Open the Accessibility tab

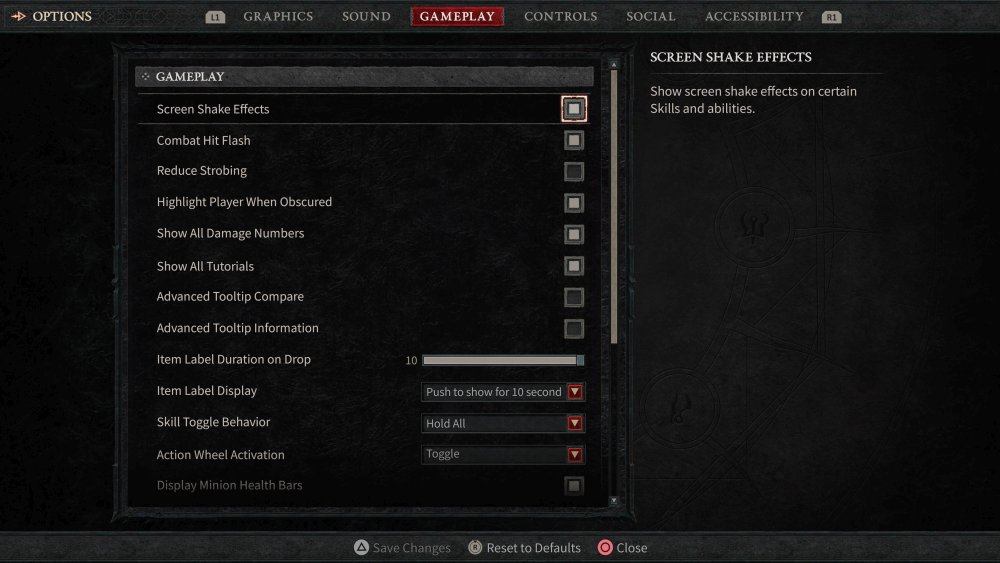(753, 16)
